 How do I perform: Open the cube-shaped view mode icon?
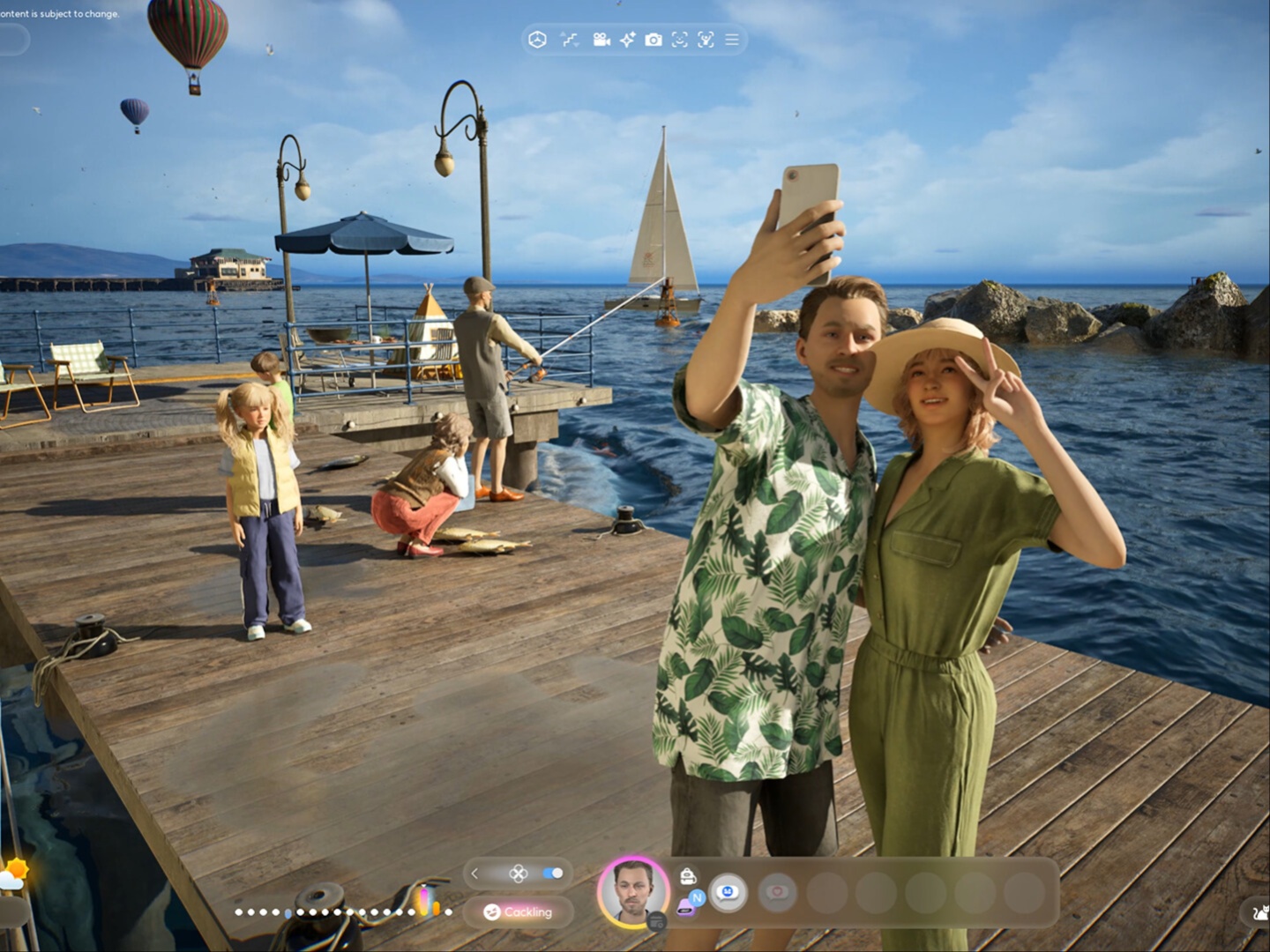(537, 40)
